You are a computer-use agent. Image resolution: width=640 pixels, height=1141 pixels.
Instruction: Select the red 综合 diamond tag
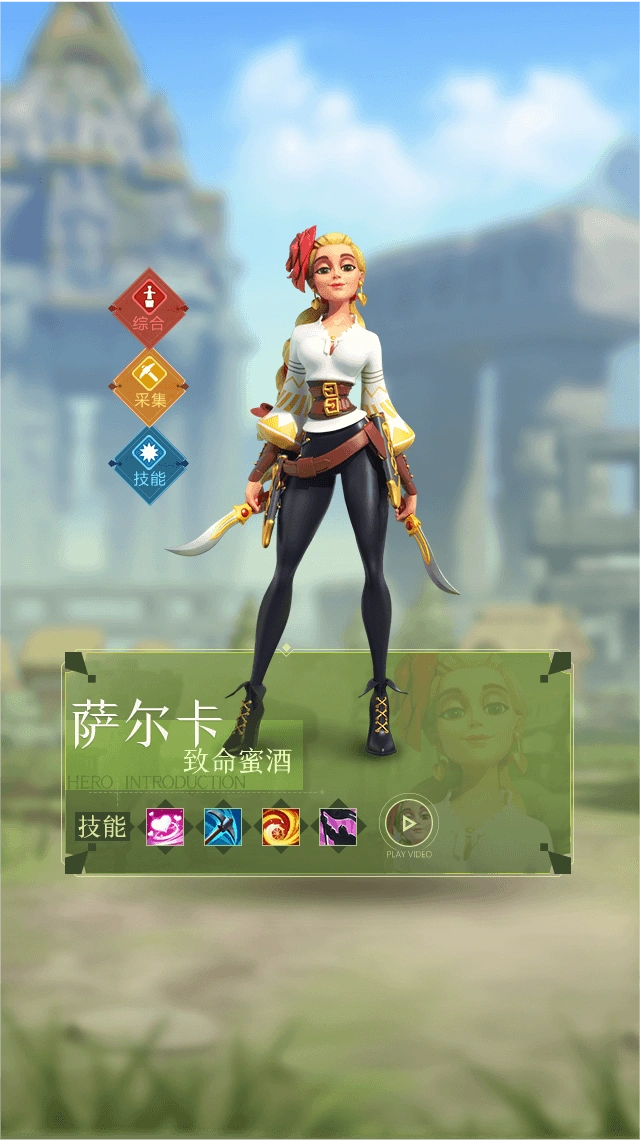coord(149,307)
